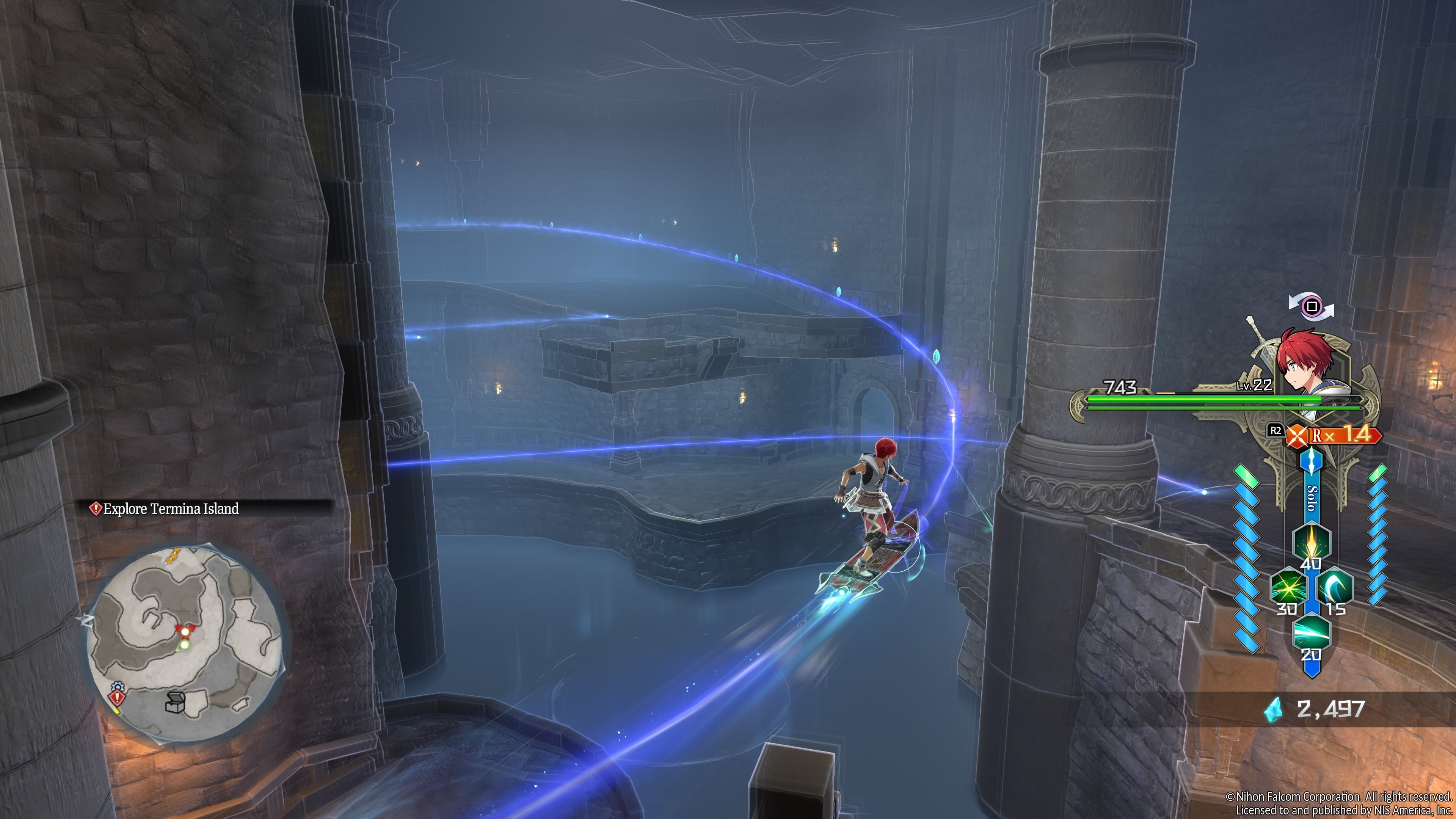
Task: Toggle the Solo mode indicator
Action: click(1312, 497)
